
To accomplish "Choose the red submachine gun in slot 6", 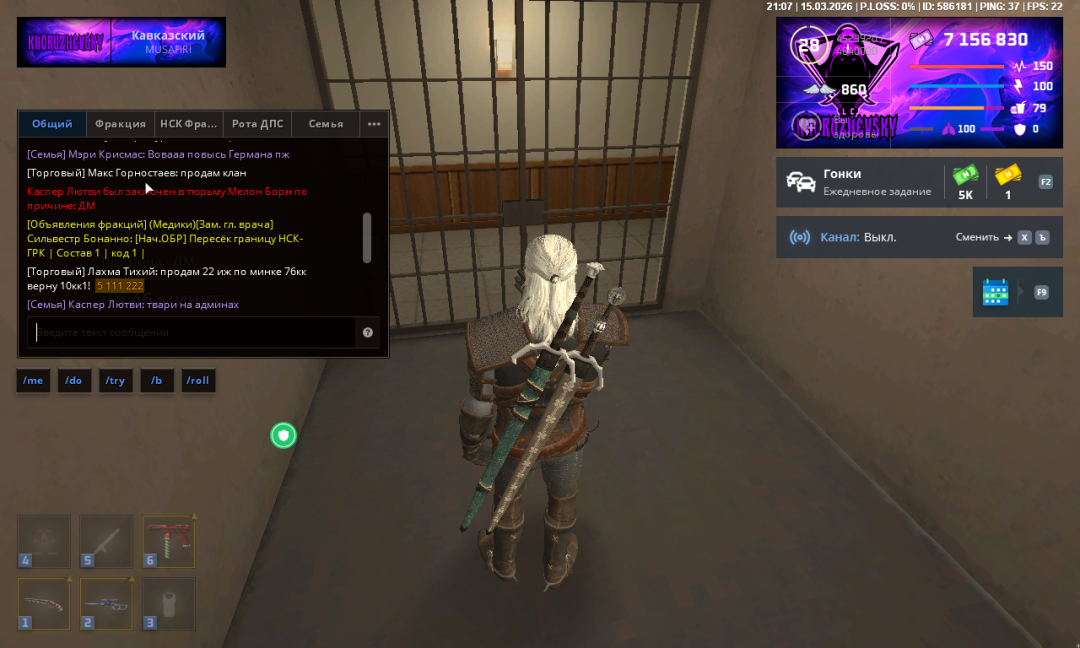I will (168, 541).
